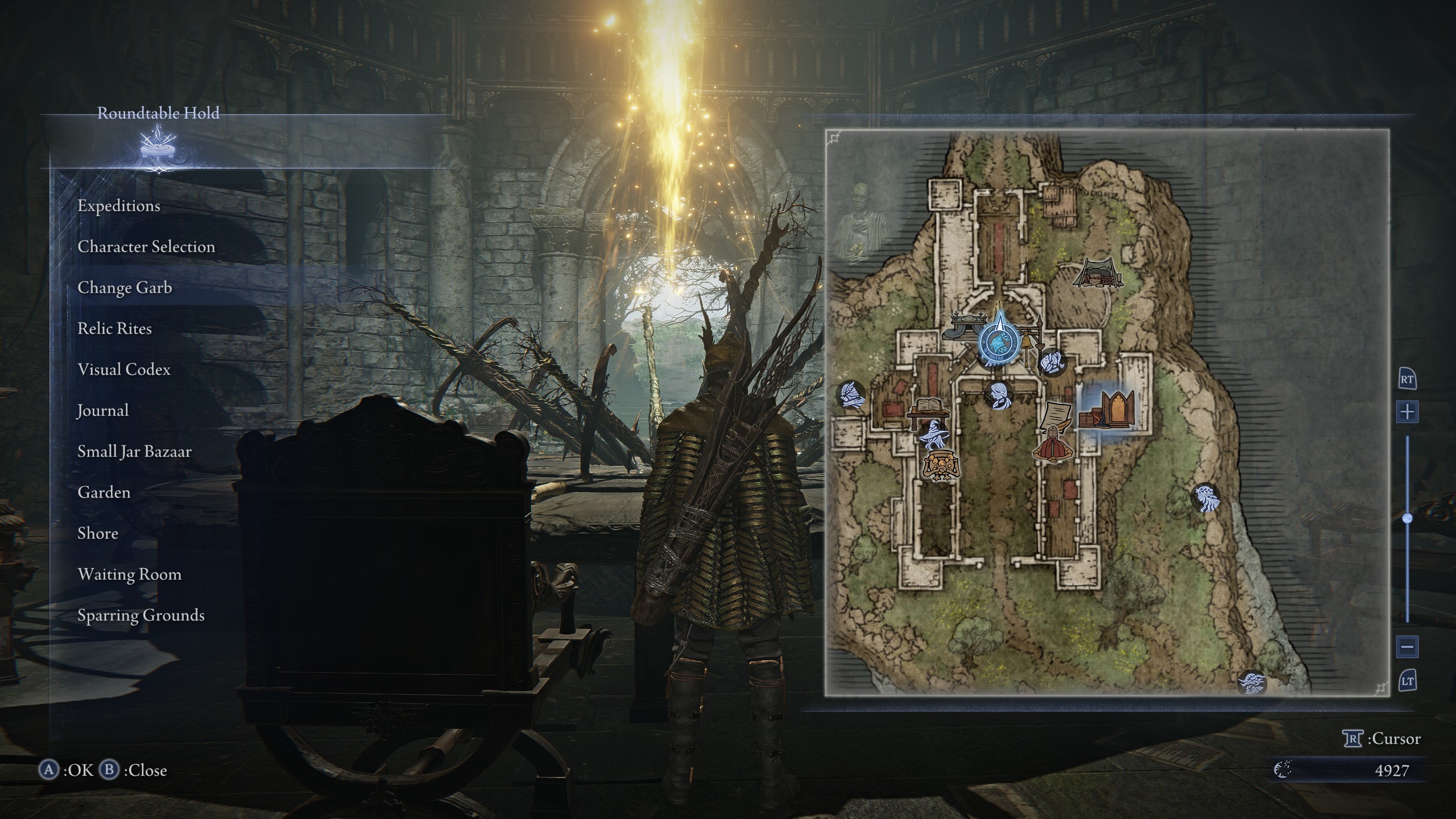Viewport: 1456px width, 819px height.
Task: Select Character Selection from the list
Action: coord(146,247)
